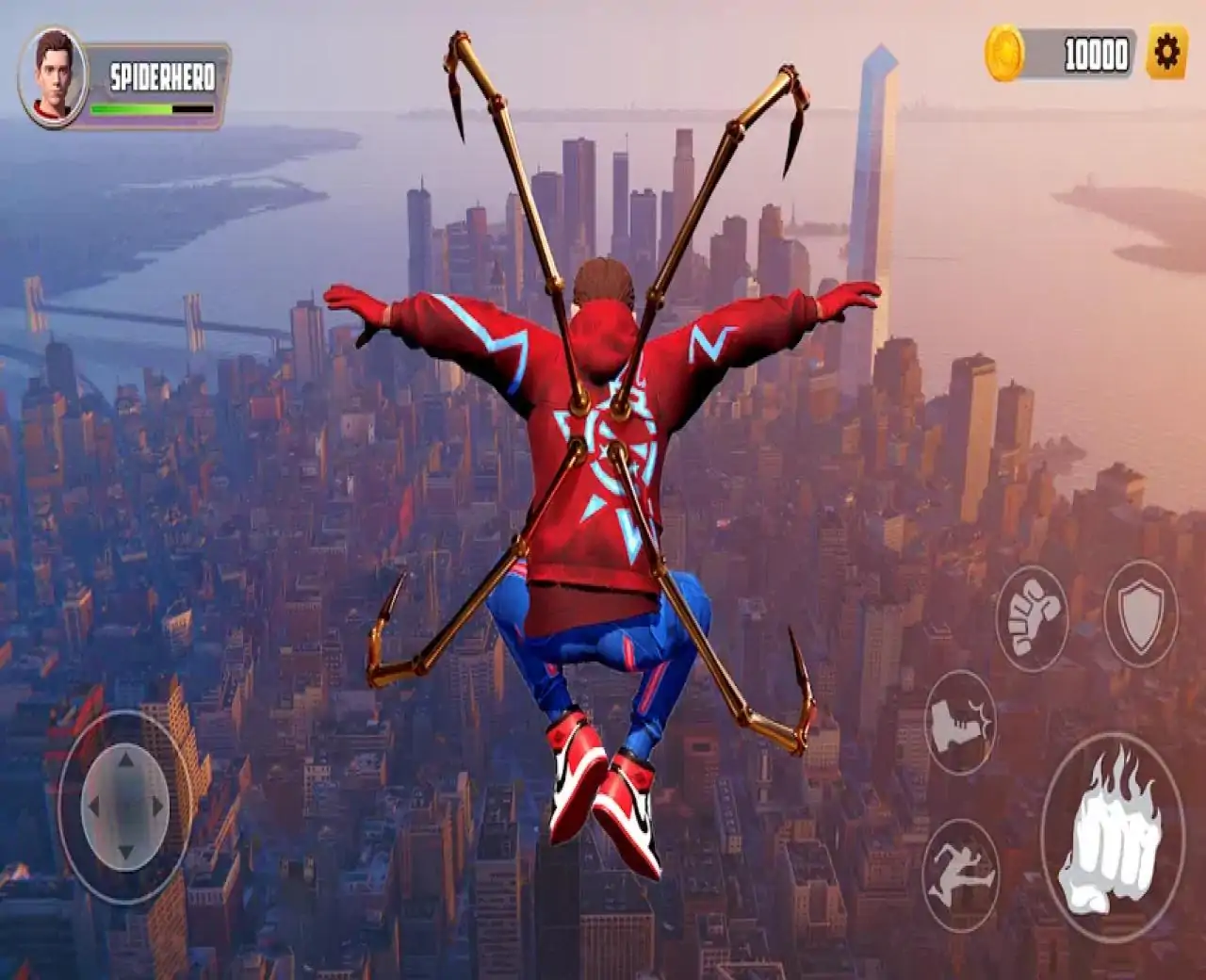Tap the Spiderhero character portrait
1206x980 pixels.
53,75
